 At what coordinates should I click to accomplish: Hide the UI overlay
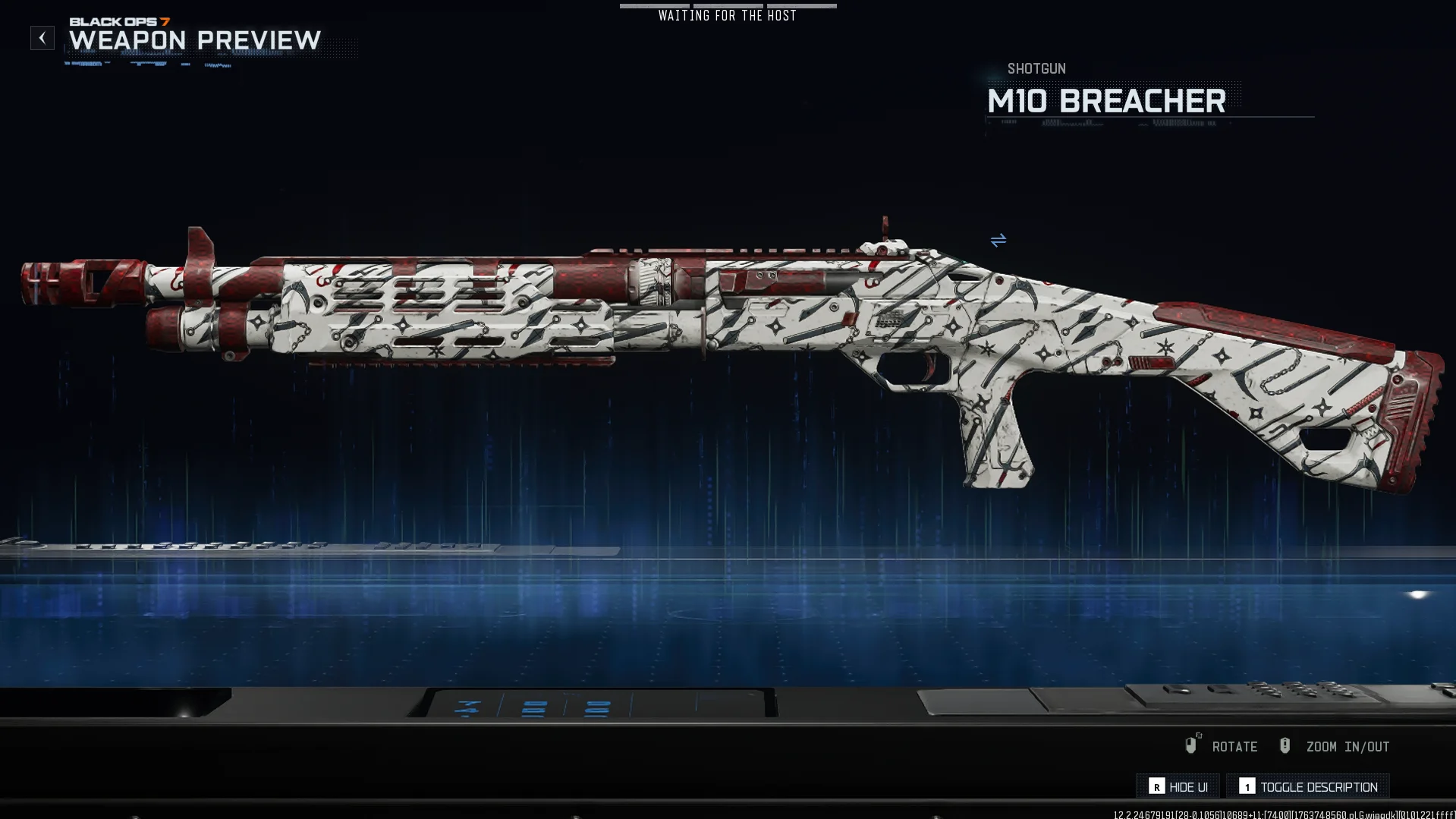(x=1178, y=786)
